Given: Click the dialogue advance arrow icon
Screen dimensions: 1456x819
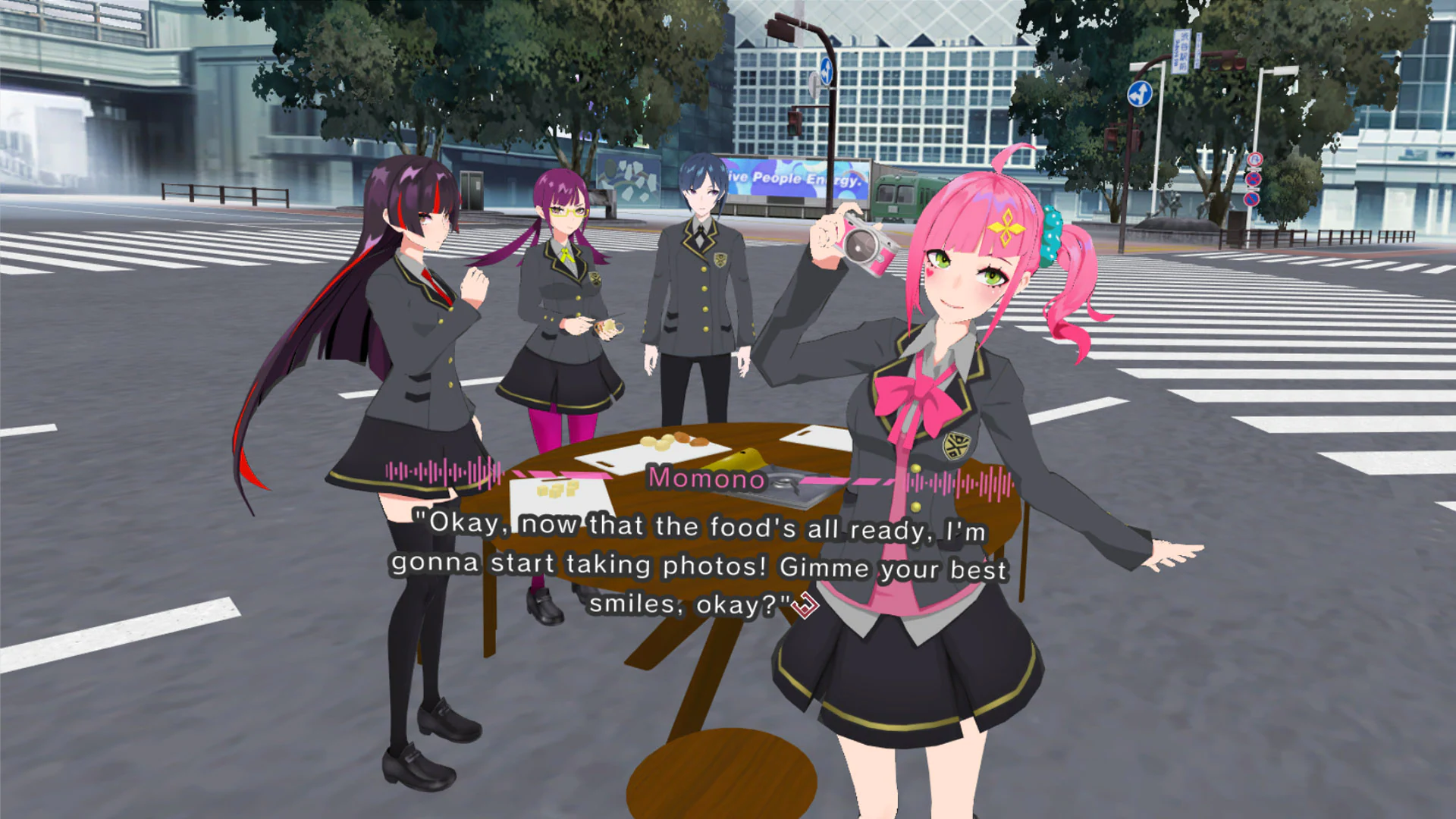Looking at the screenshot, I should (x=806, y=607).
